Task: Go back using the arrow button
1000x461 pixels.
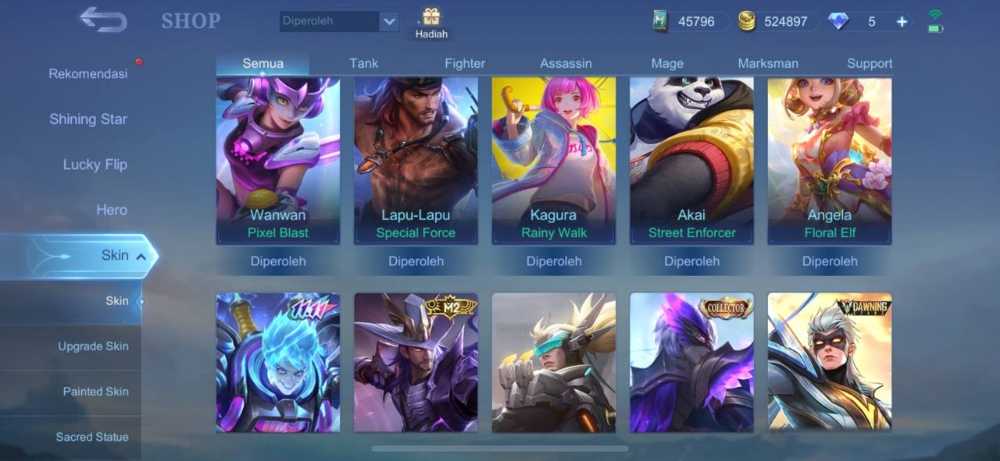Action: coord(102,20)
